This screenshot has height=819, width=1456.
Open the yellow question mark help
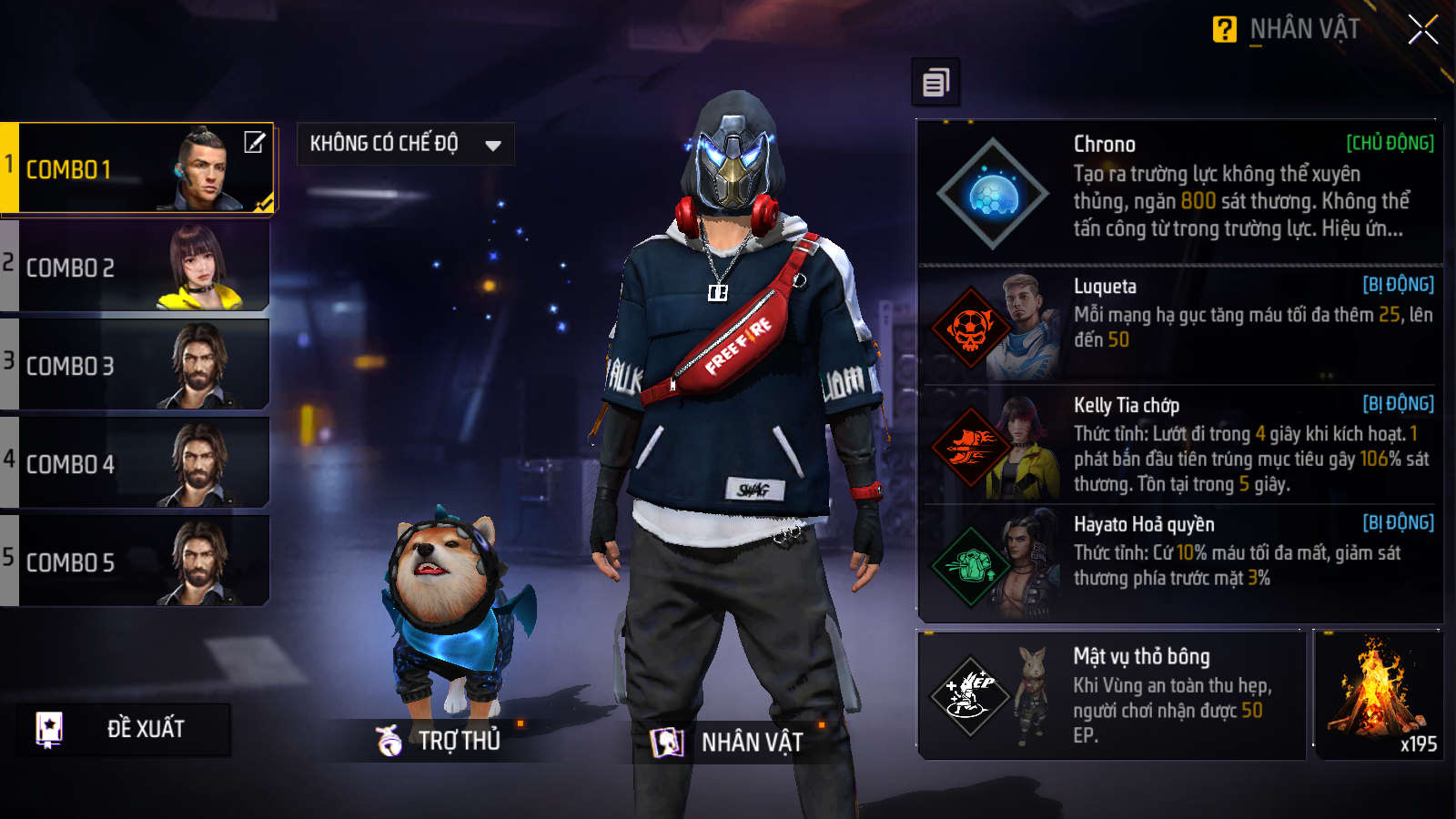click(x=1224, y=30)
